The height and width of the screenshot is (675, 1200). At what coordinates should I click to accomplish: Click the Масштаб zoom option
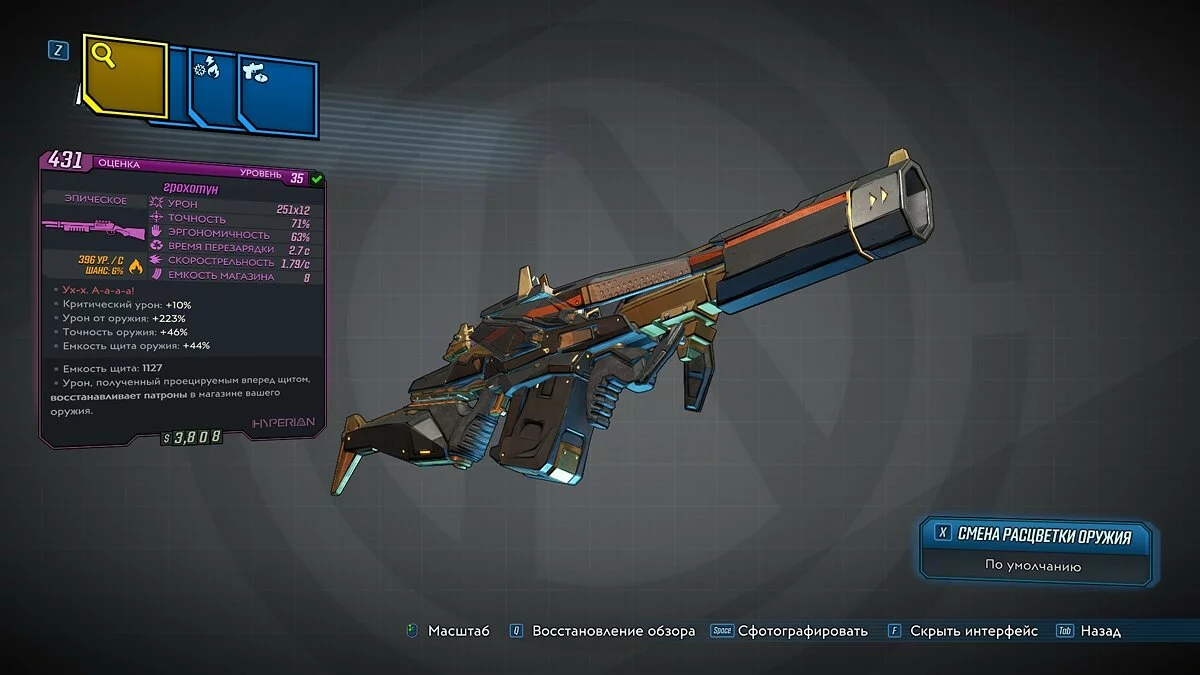click(458, 631)
